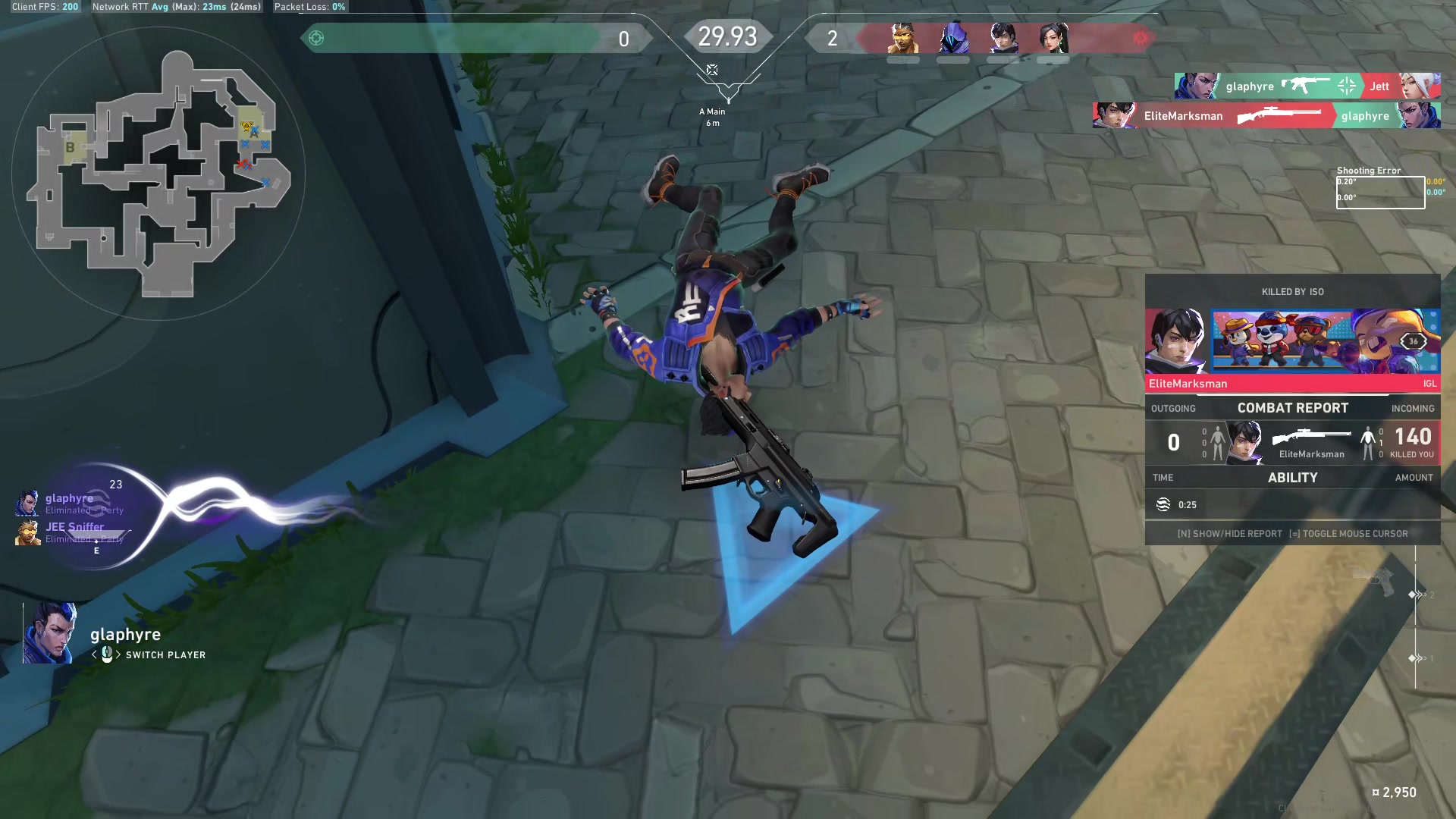Select the EliteMarksman killer banner card
The height and width of the screenshot is (819, 1456).
click(1292, 349)
